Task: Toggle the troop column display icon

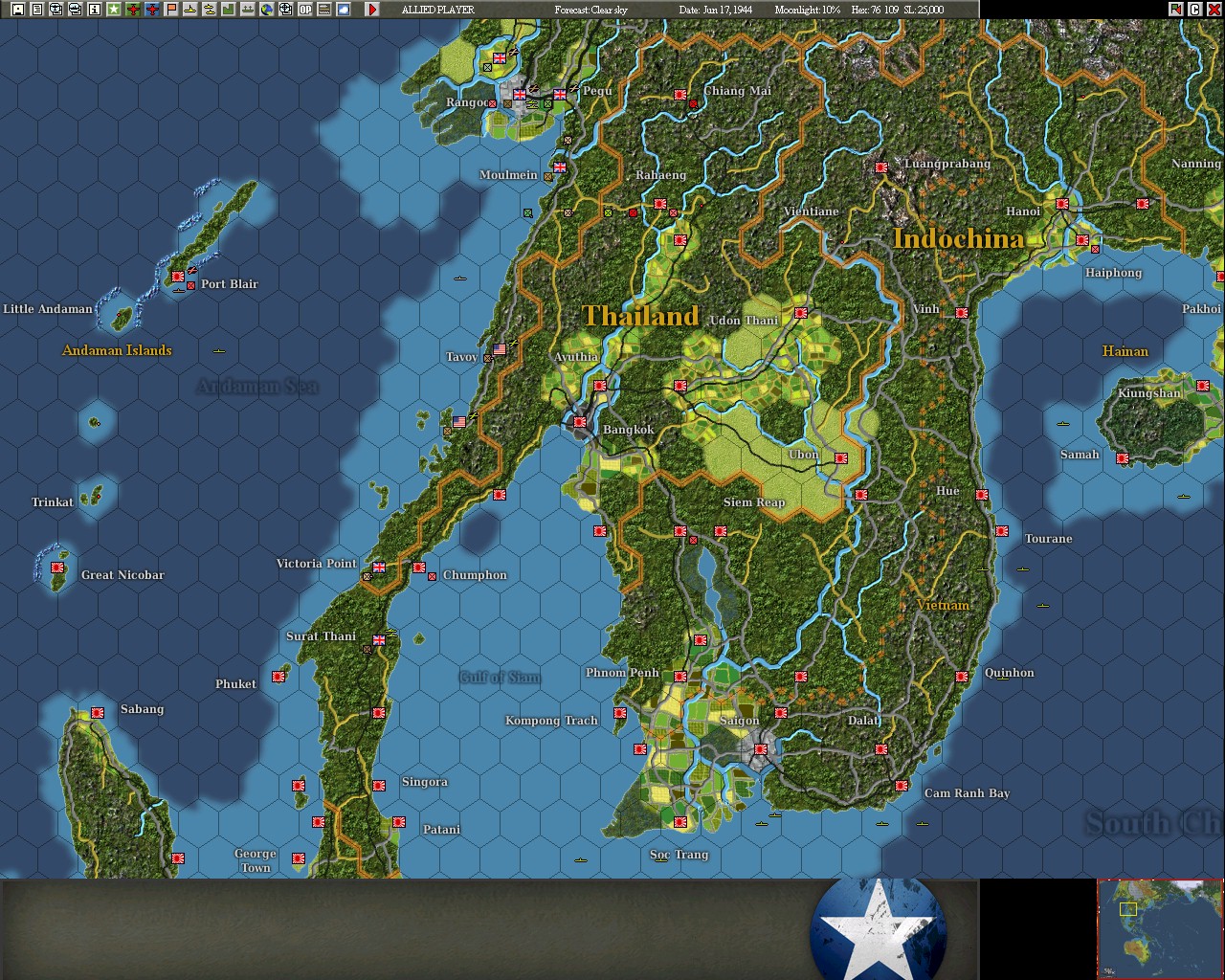Action: coord(247,9)
